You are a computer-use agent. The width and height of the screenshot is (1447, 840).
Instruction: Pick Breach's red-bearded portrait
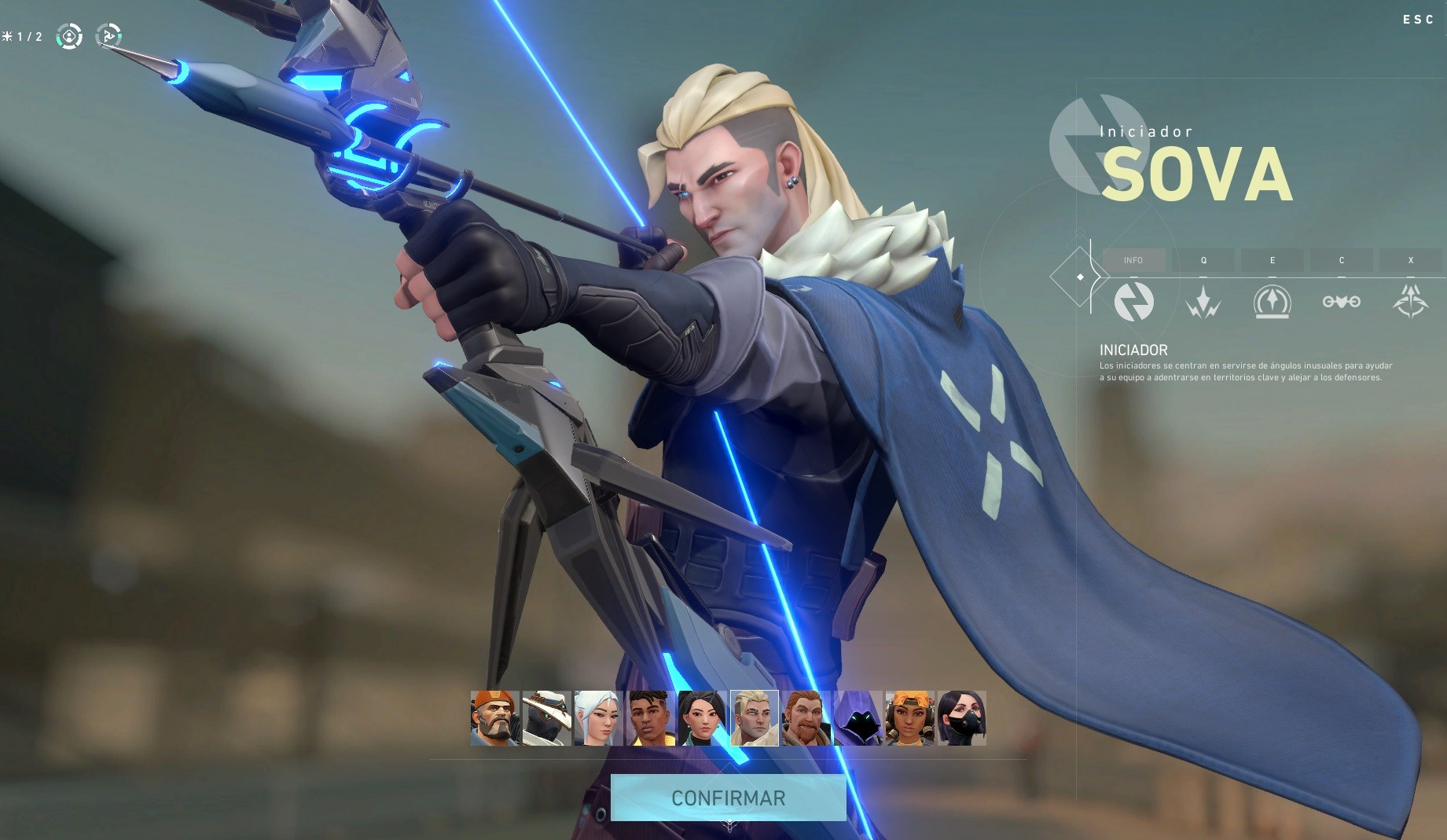tap(806, 718)
